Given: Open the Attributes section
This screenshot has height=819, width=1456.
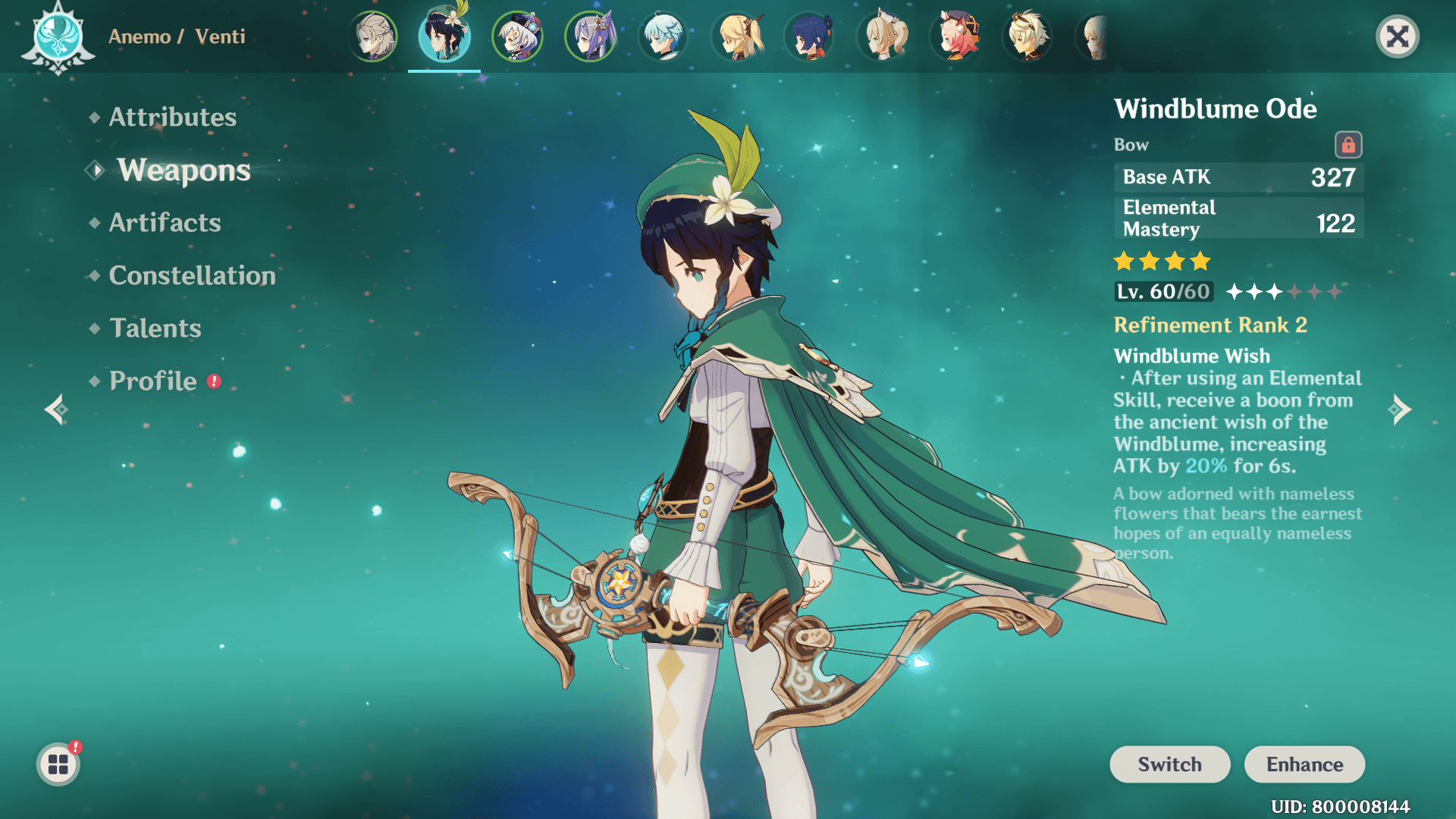Looking at the screenshot, I should pos(172,117).
